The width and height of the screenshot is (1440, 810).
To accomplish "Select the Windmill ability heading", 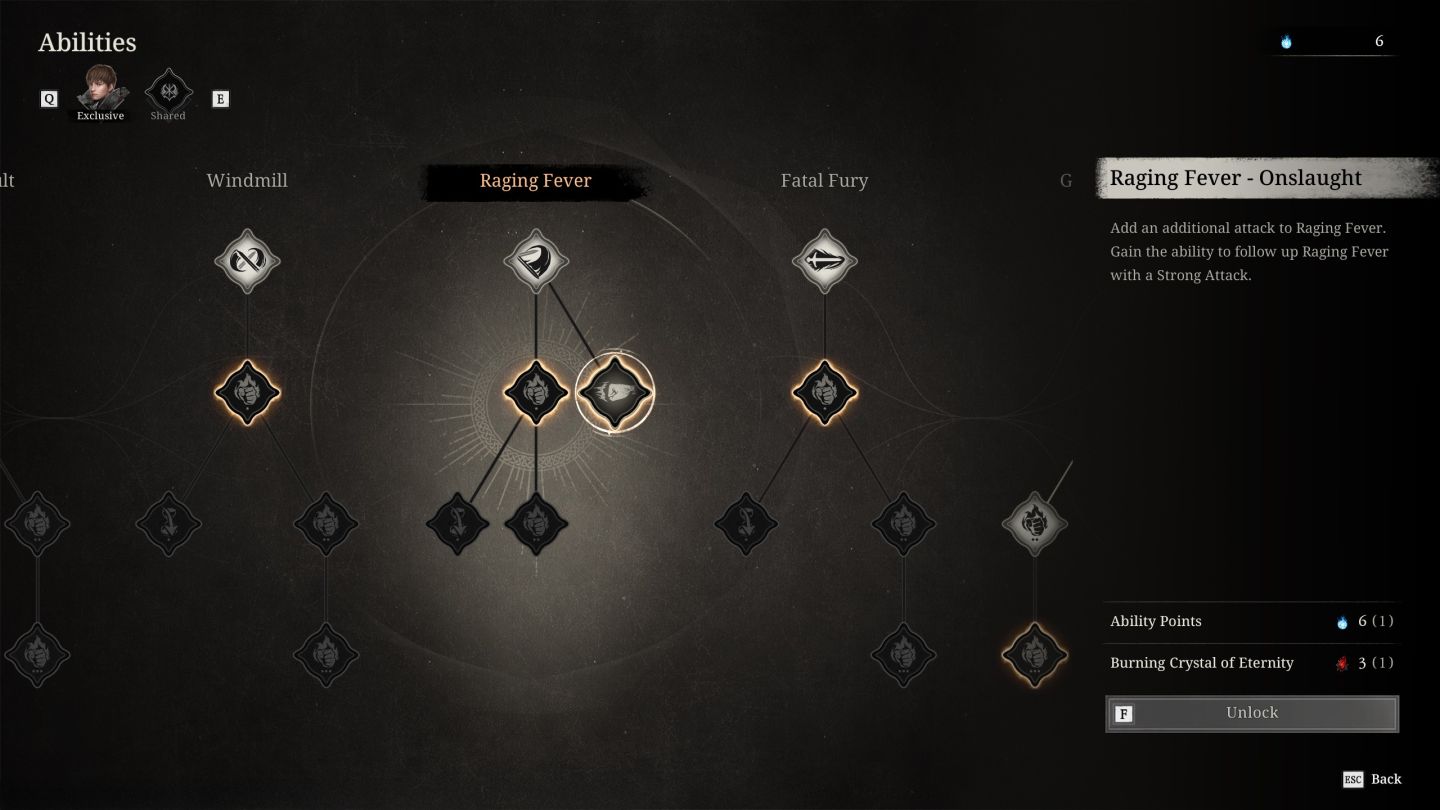I will (x=247, y=181).
